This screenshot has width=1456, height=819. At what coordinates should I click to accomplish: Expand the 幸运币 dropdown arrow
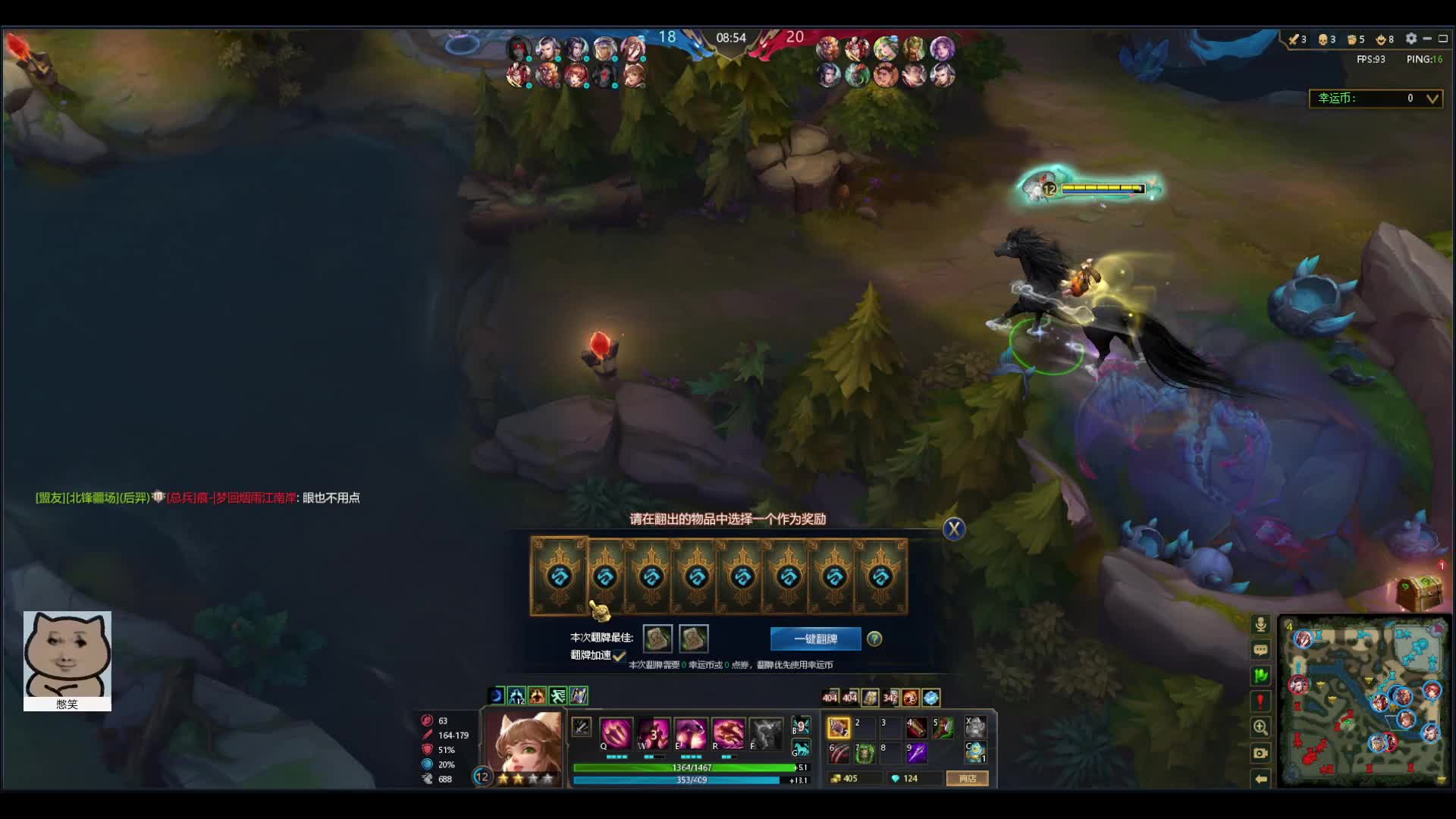coord(1432,99)
